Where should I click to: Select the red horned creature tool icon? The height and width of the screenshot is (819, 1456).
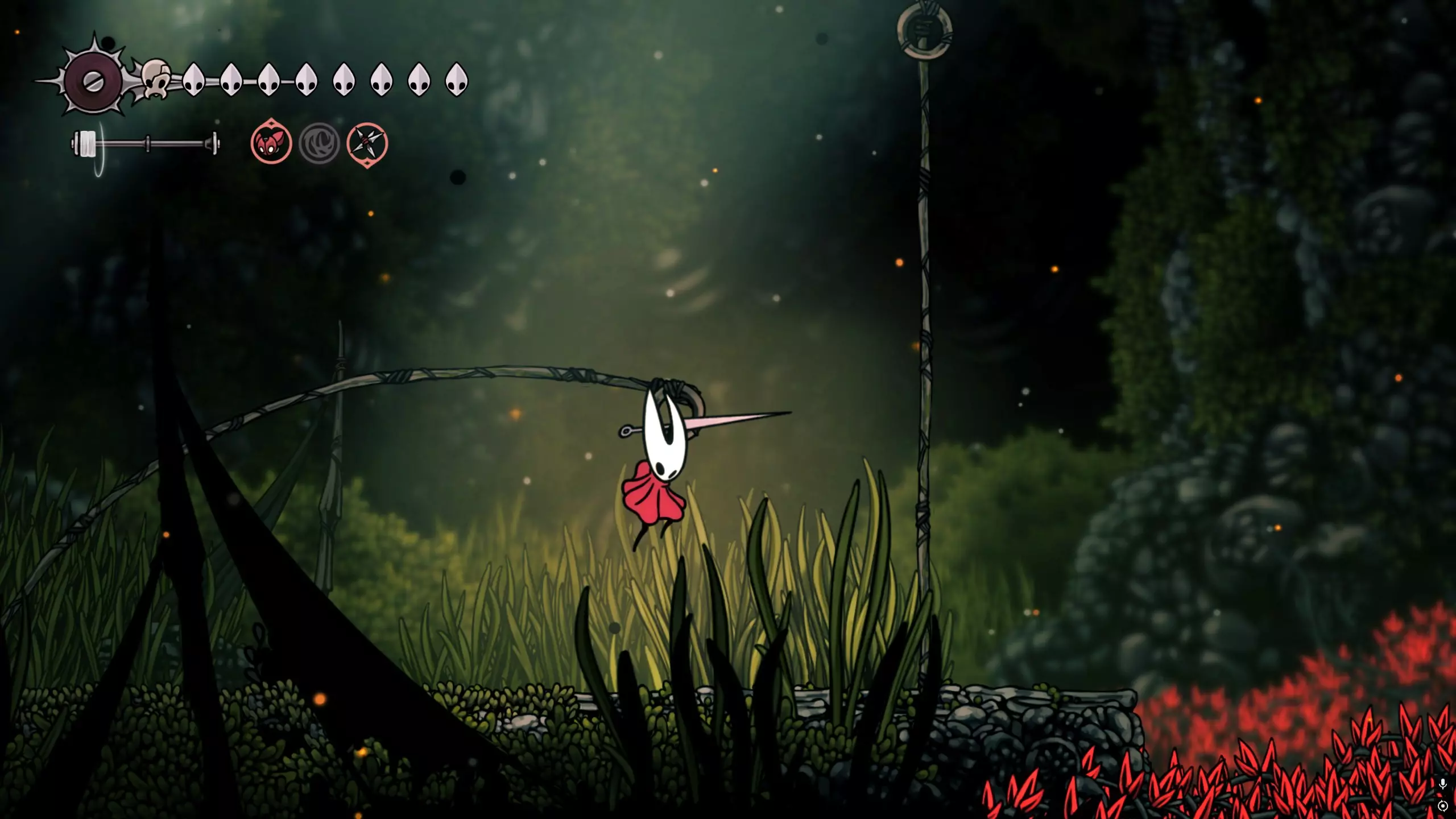271,143
